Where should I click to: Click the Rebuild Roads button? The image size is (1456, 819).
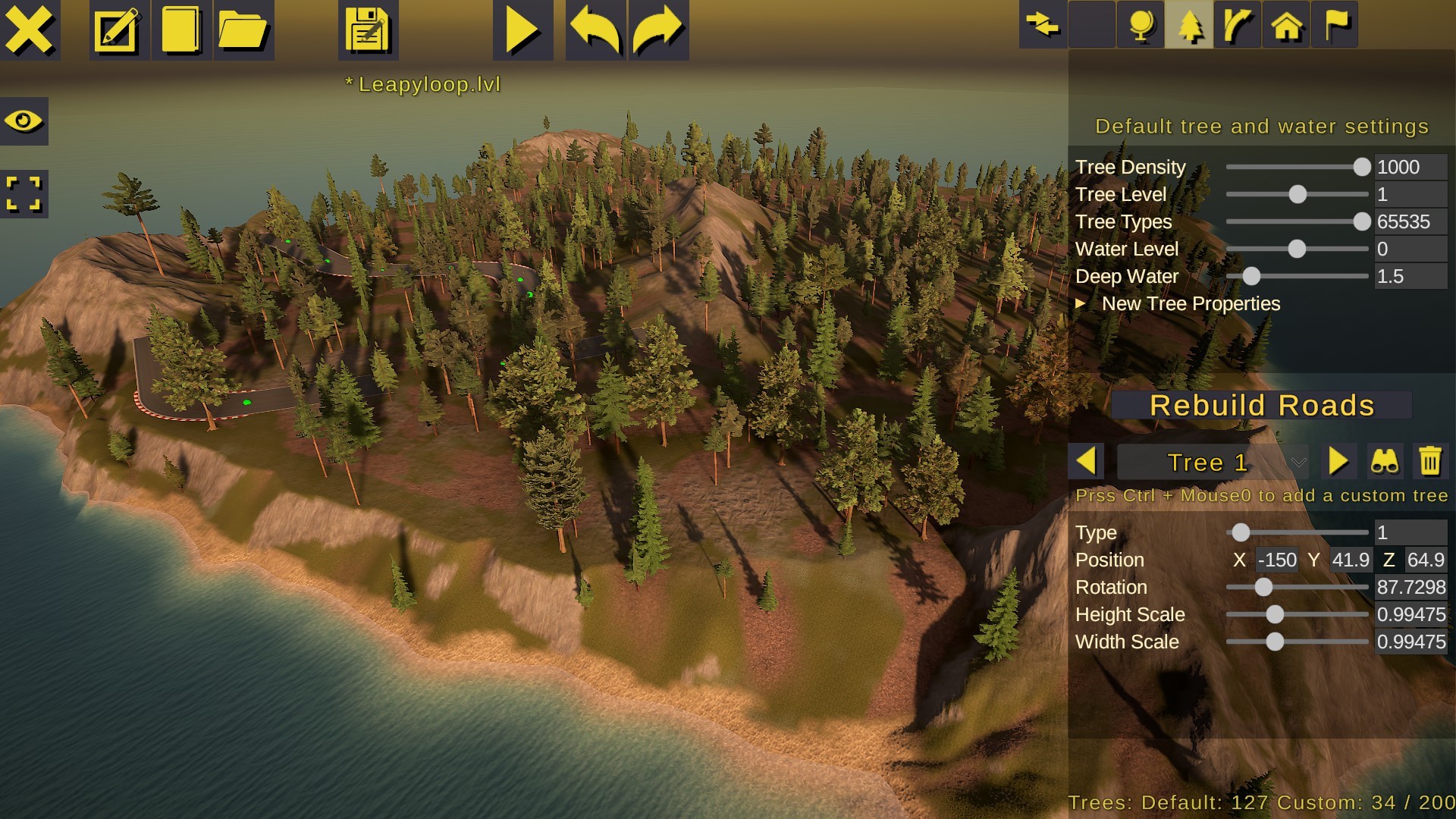click(x=1261, y=405)
